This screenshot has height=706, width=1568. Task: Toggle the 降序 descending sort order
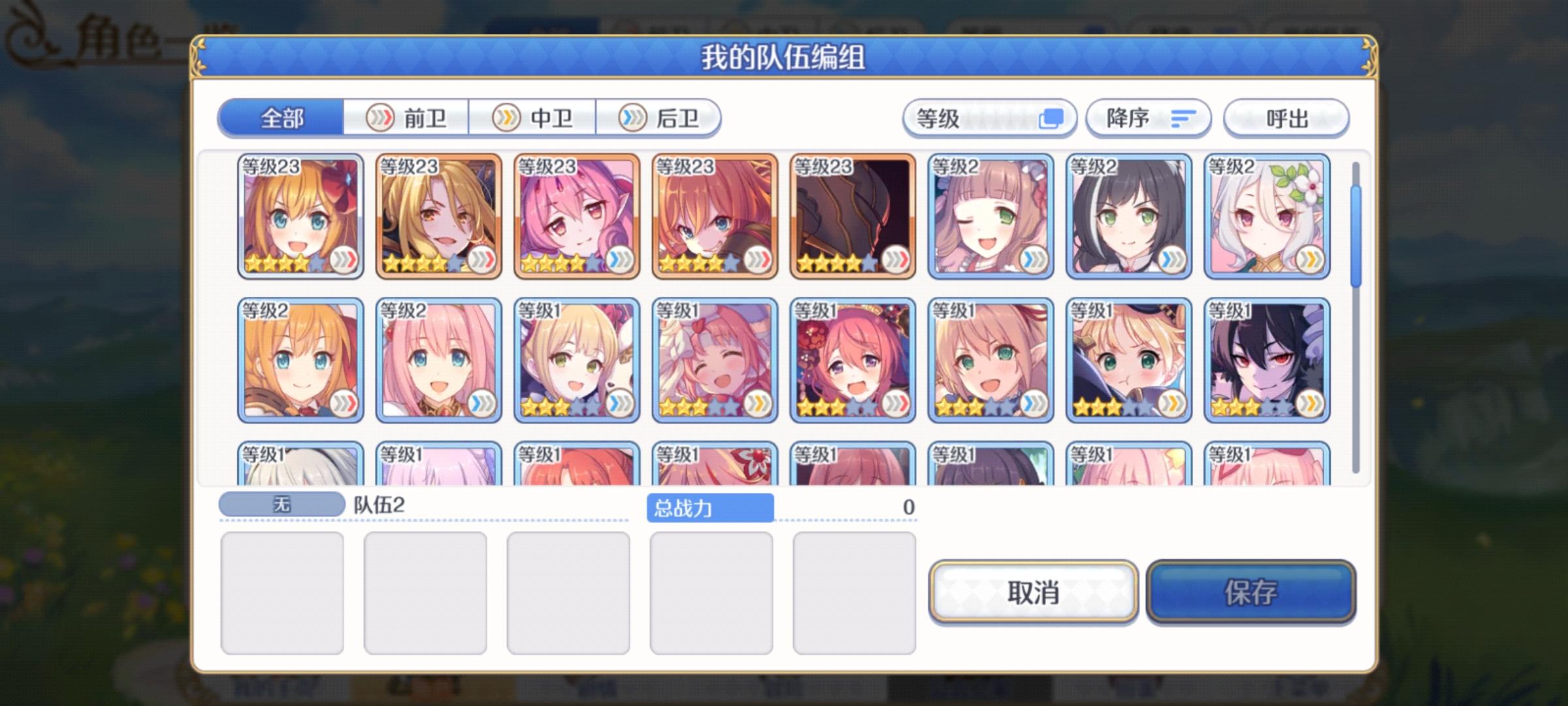[x=1148, y=118]
